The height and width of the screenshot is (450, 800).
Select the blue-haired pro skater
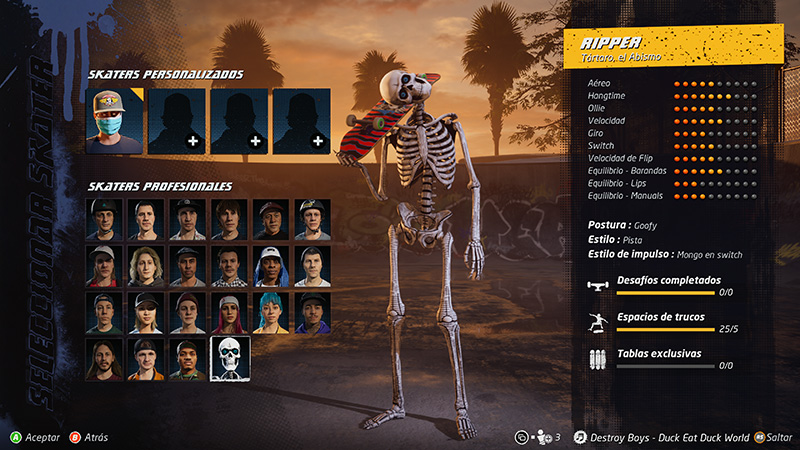[272, 311]
